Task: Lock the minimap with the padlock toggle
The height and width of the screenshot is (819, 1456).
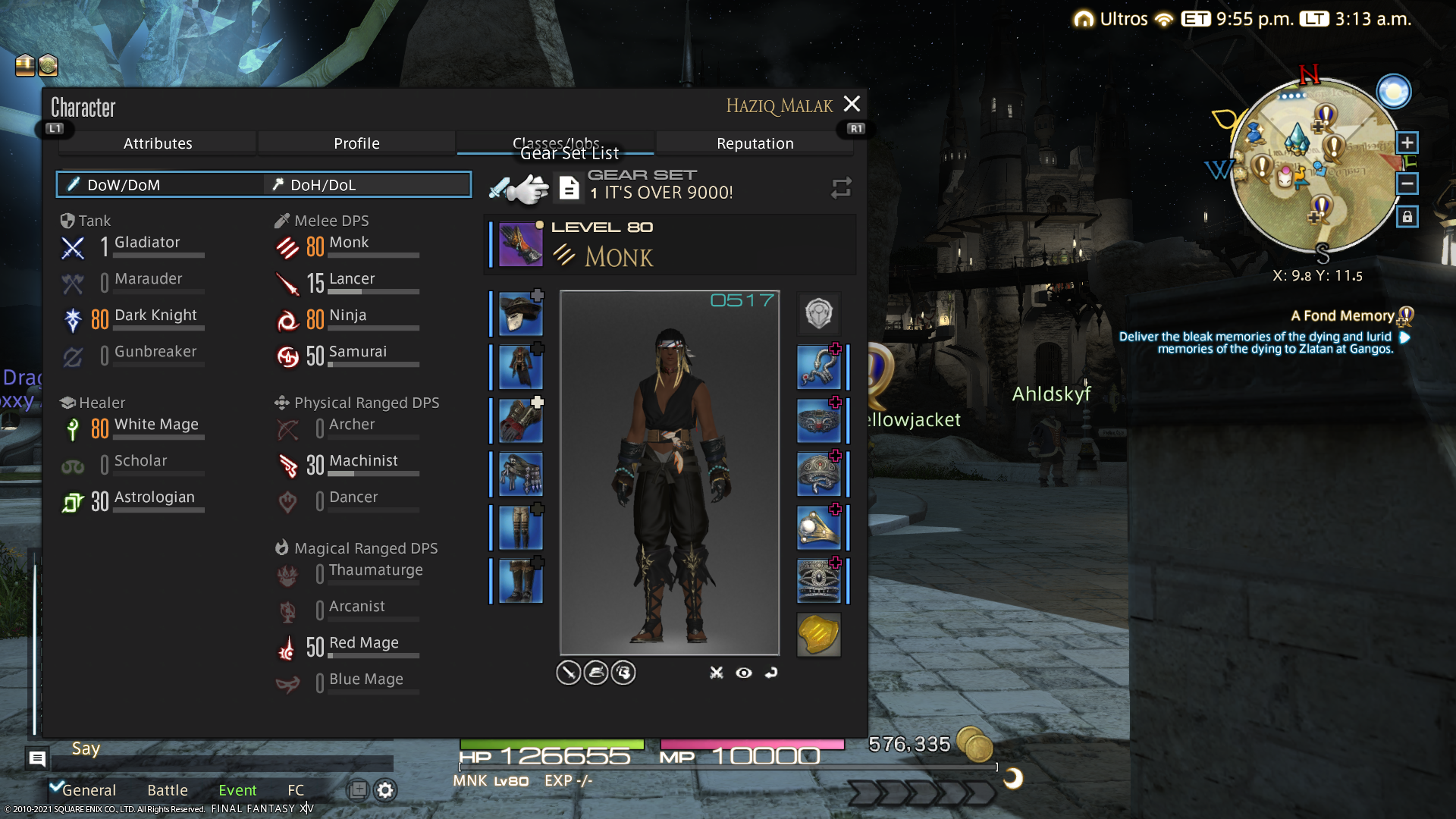Action: click(1407, 217)
